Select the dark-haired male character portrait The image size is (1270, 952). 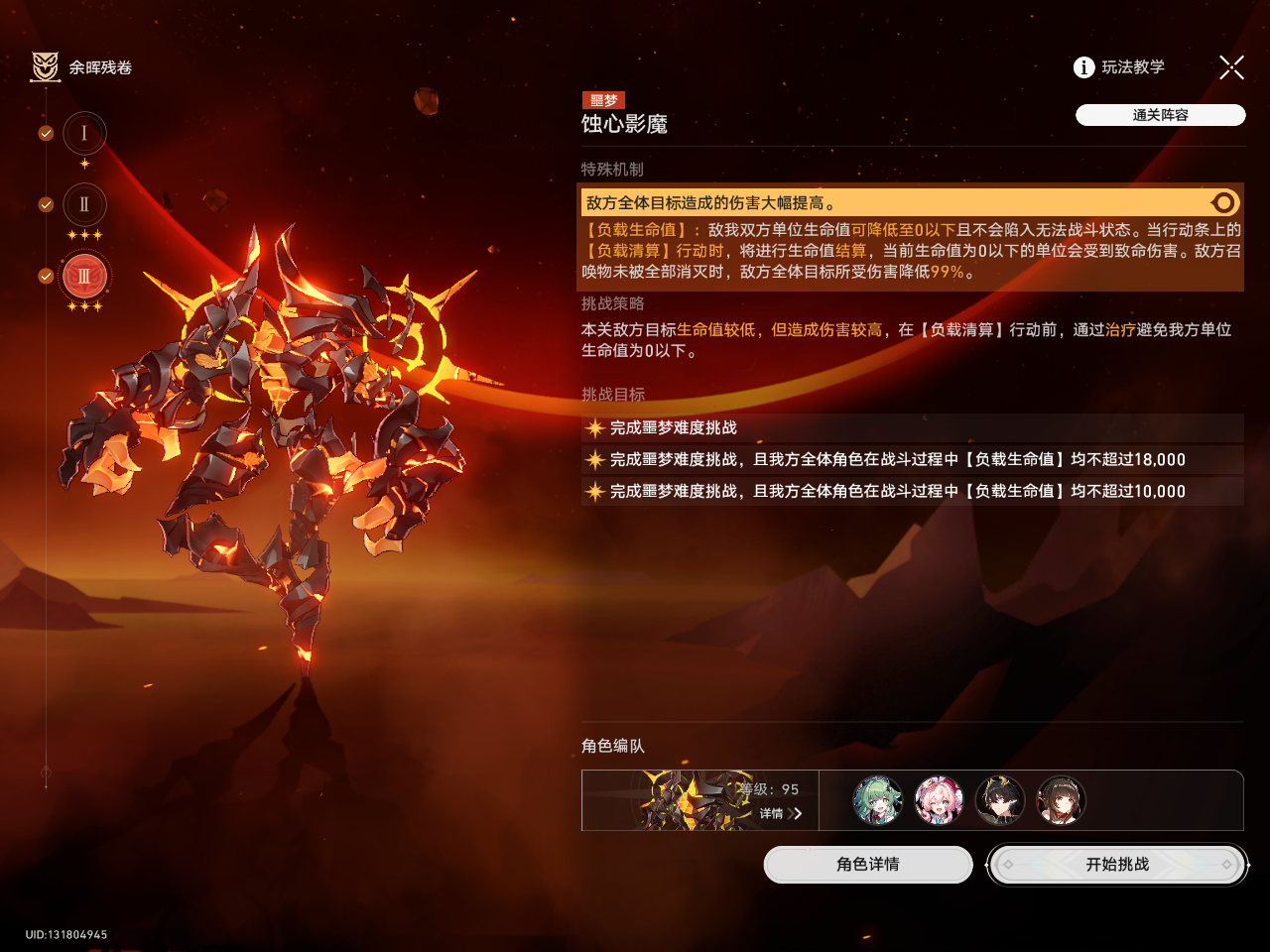tap(1000, 800)
